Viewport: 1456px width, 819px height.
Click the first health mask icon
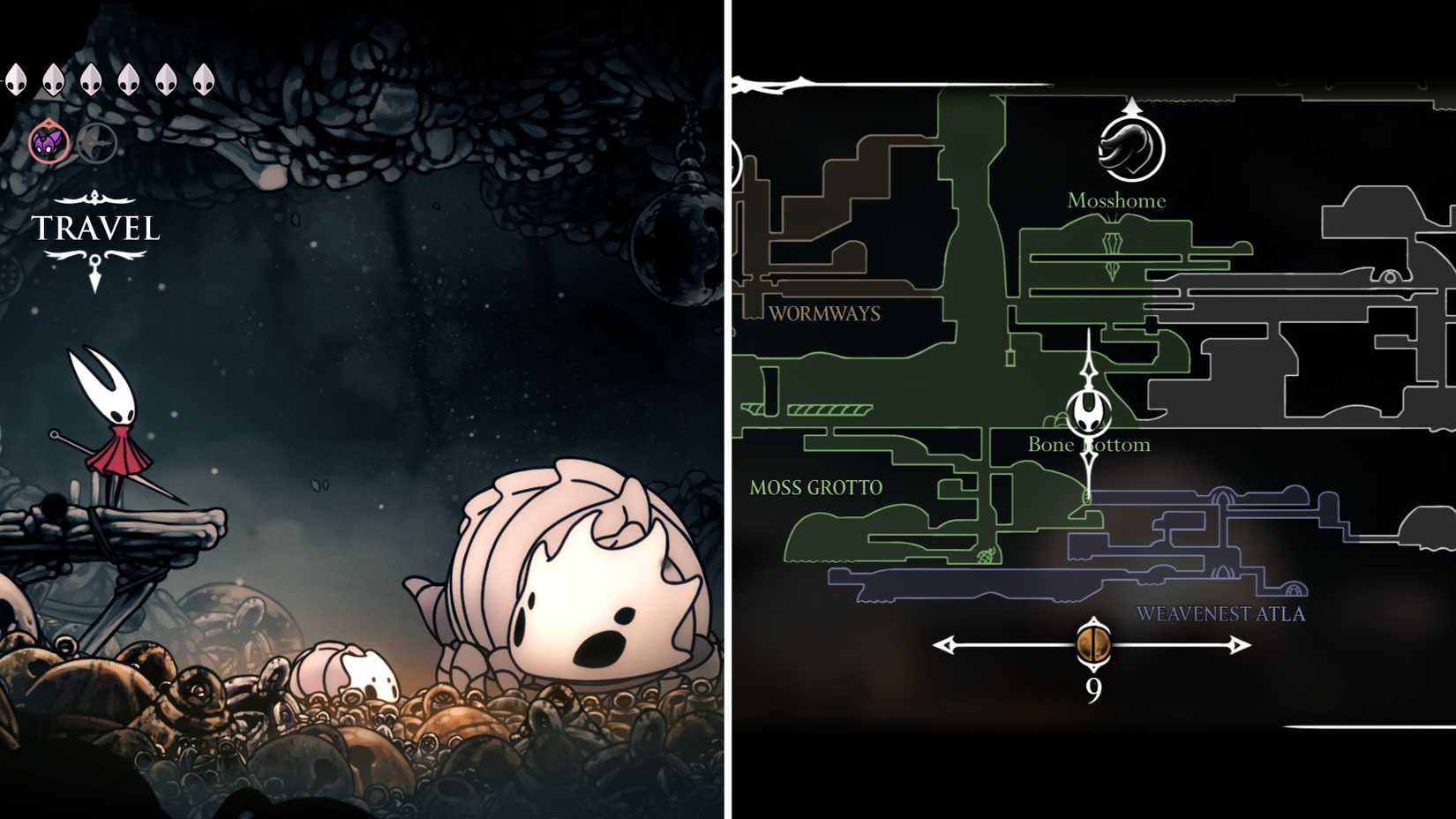(16, 79)
